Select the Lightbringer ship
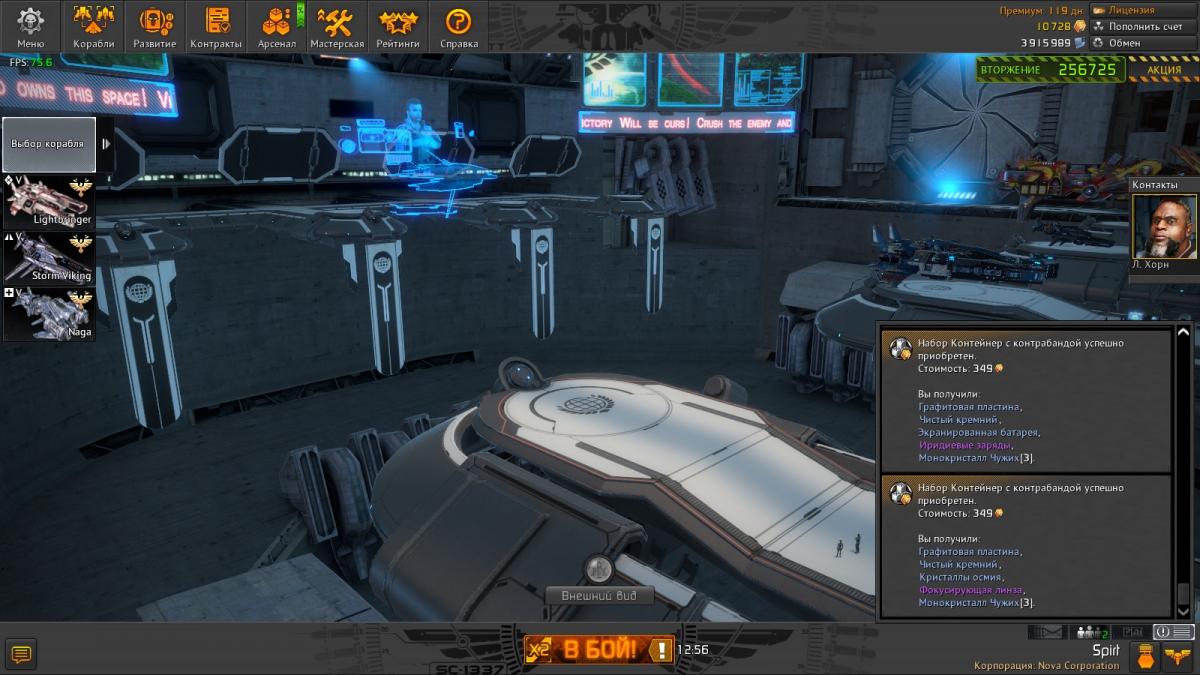 (49, 200)
